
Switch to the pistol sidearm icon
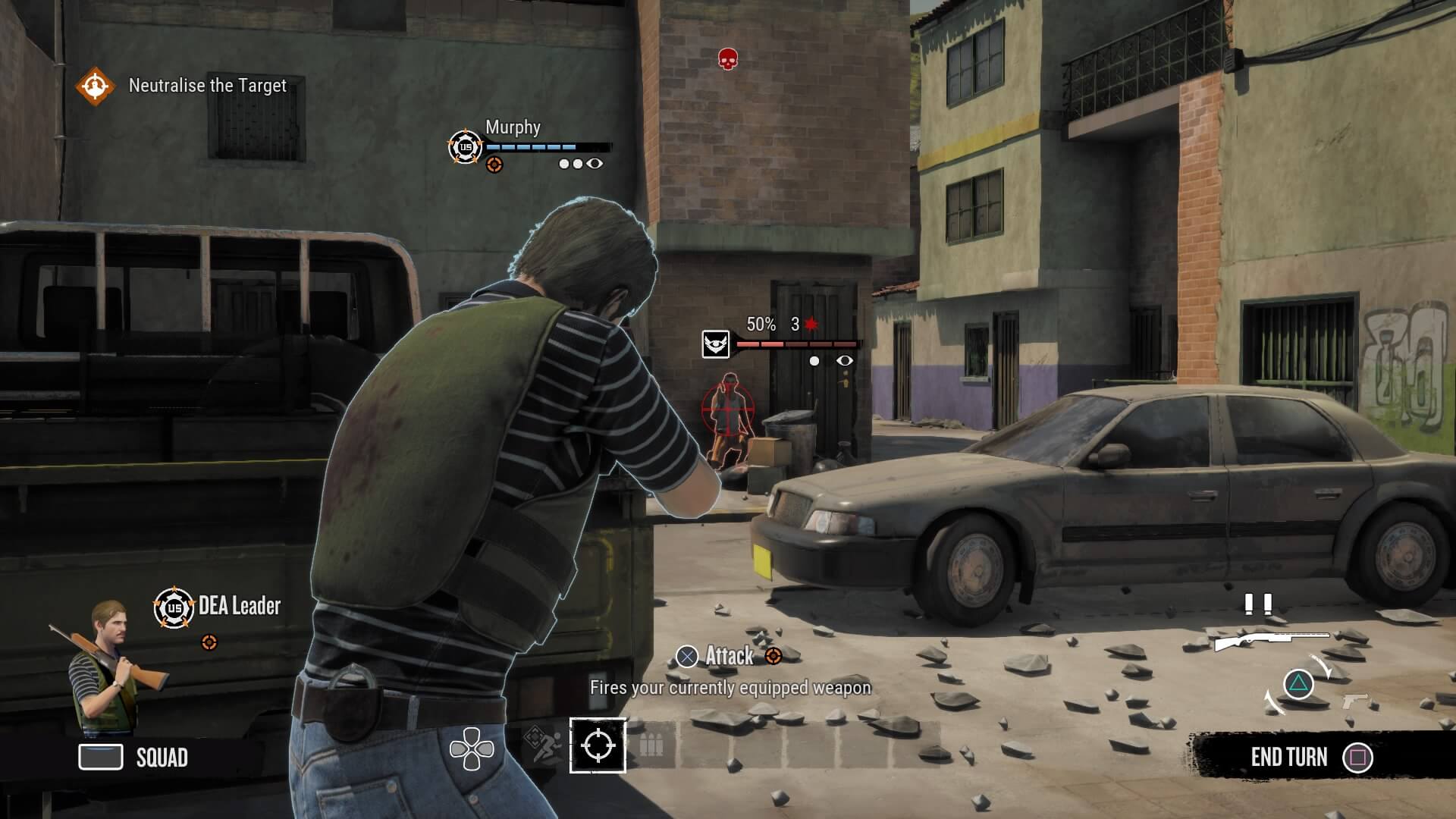tap(1356, 701)
